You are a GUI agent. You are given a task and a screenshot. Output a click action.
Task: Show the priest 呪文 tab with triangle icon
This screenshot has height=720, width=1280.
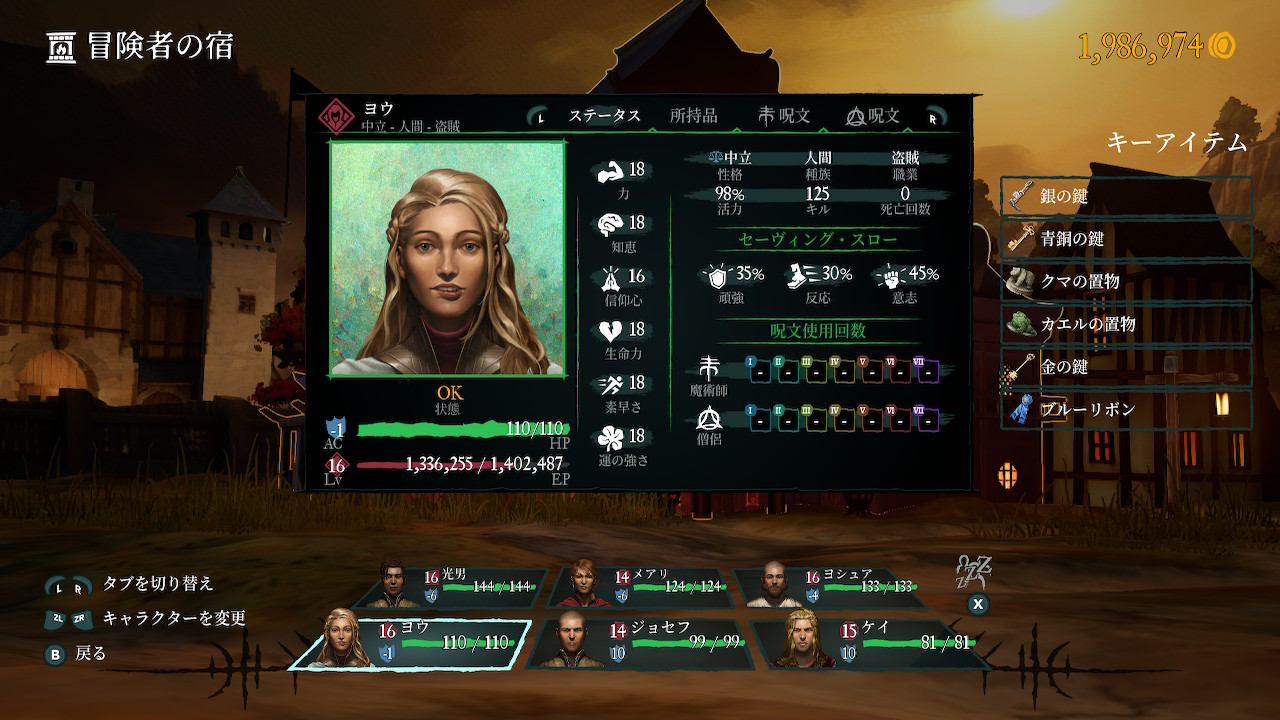873,116
